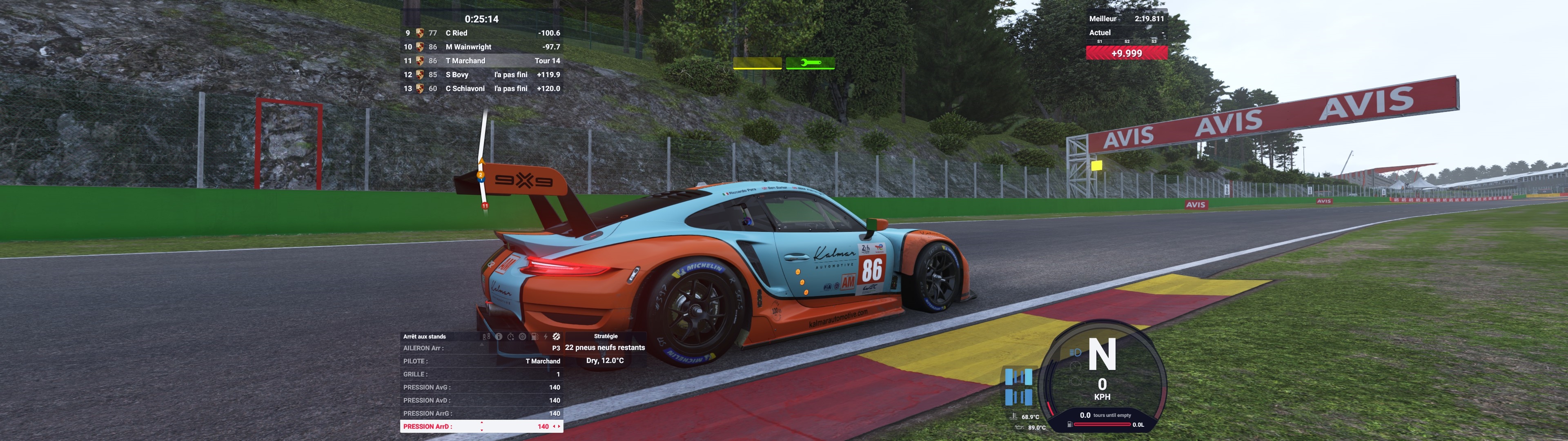Decrease PRESSION ArrD with the left arrow
The height and width of the screenshot is (441, 1568).
(553, 426)
